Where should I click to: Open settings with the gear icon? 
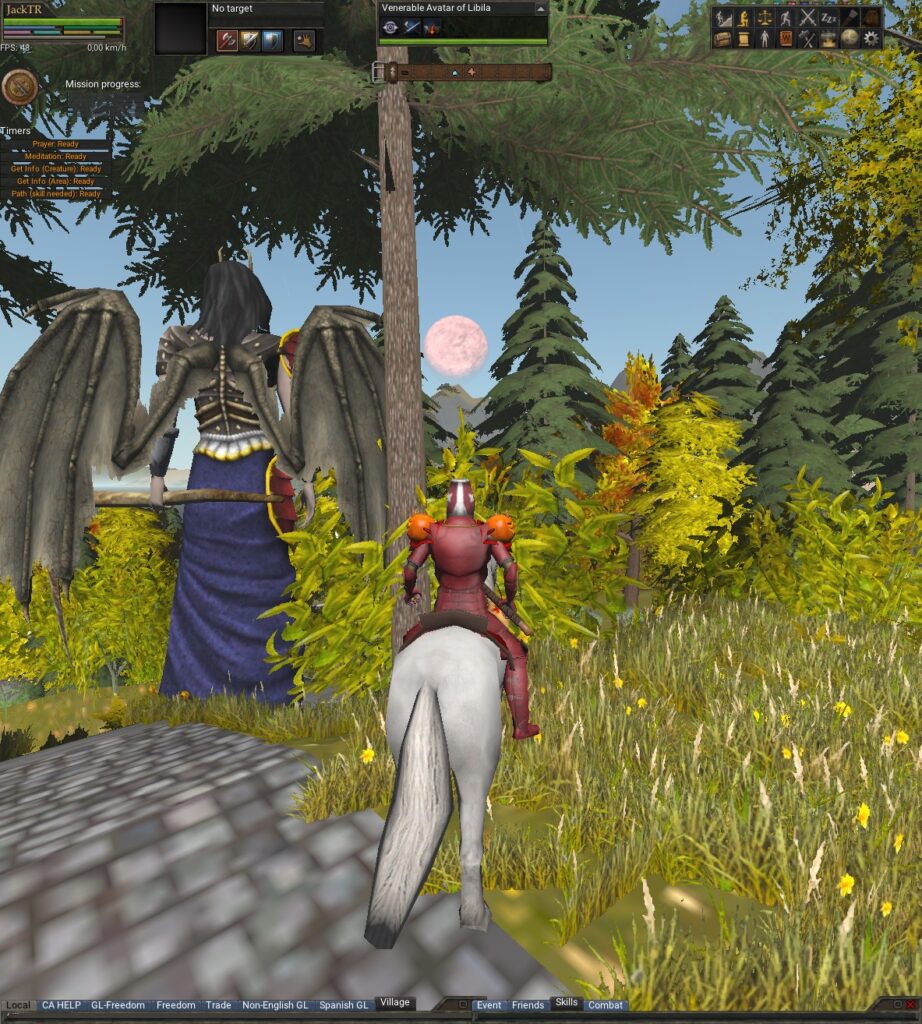pos(871,39)
